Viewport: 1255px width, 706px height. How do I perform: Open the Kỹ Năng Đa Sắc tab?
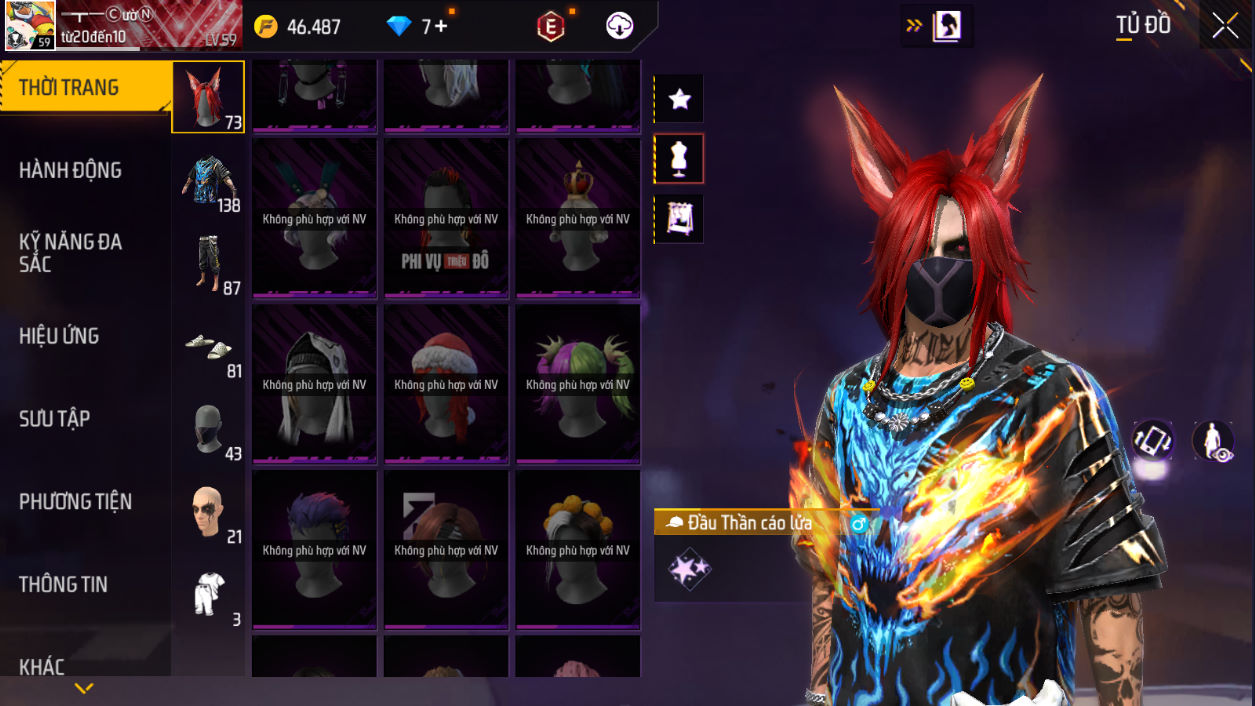click(x=70, y=253)
